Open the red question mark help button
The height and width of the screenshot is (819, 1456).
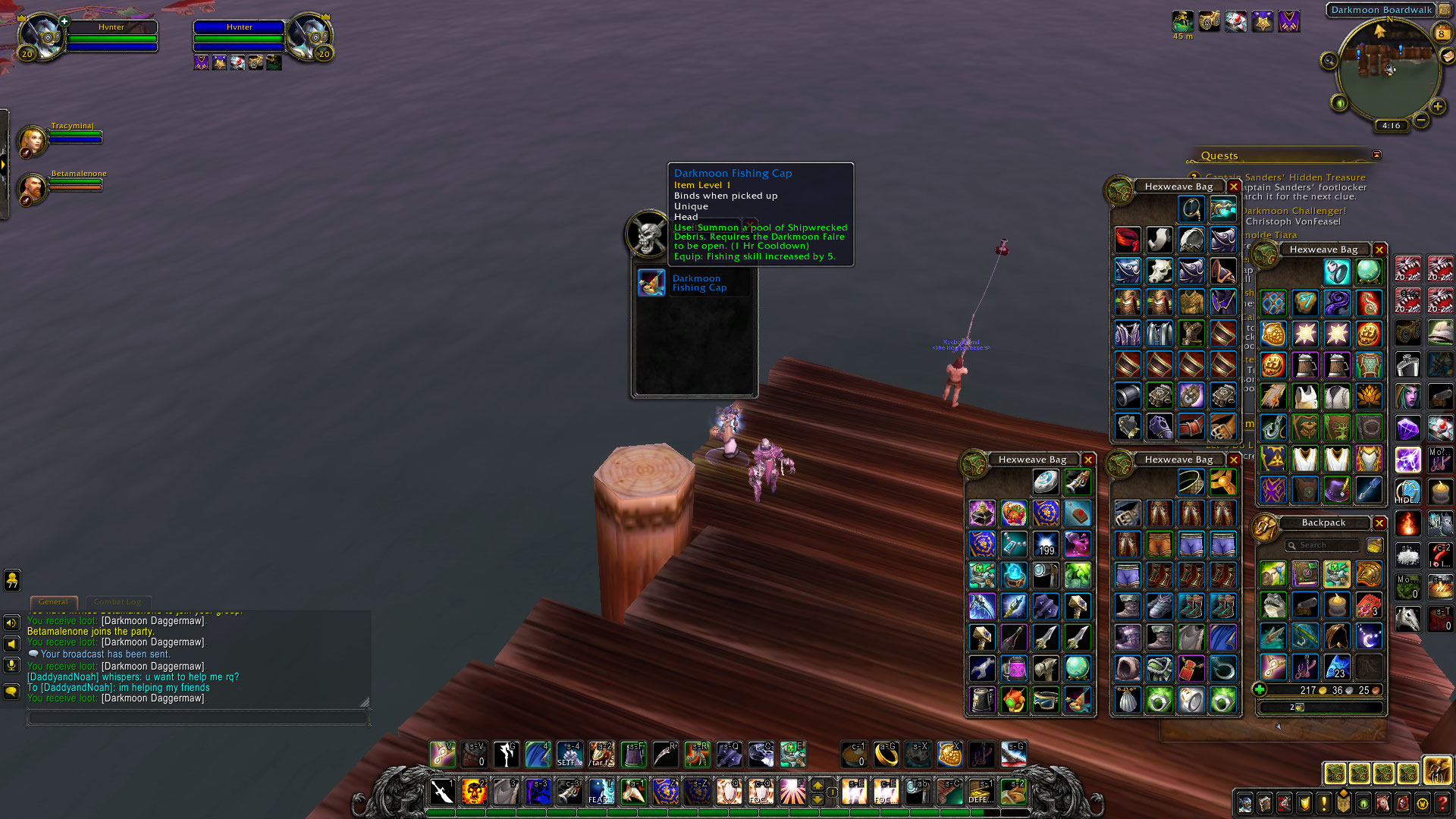tap(1442, 804)
